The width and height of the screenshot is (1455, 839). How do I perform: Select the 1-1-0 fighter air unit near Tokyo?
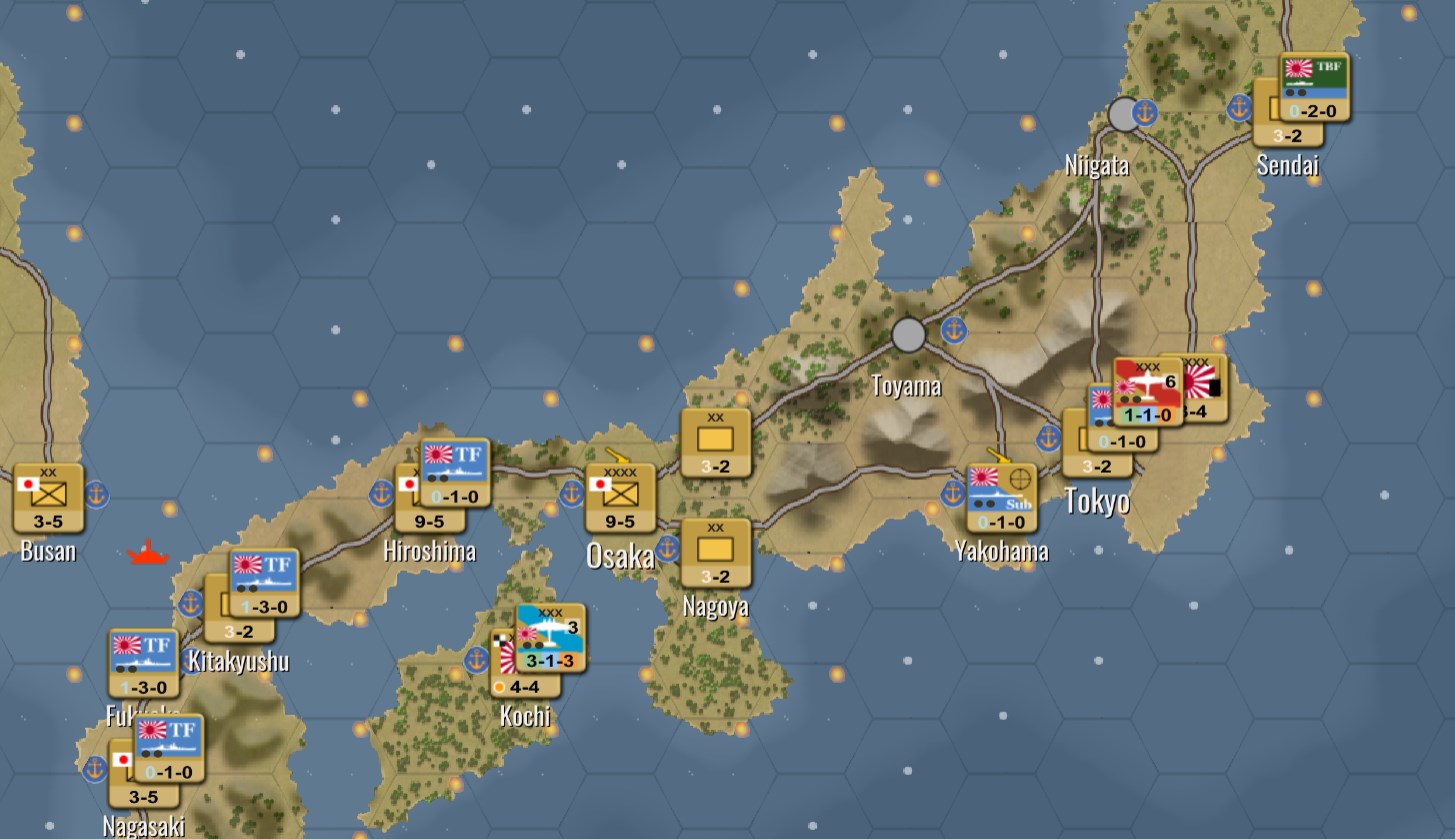pos(1145,390)
